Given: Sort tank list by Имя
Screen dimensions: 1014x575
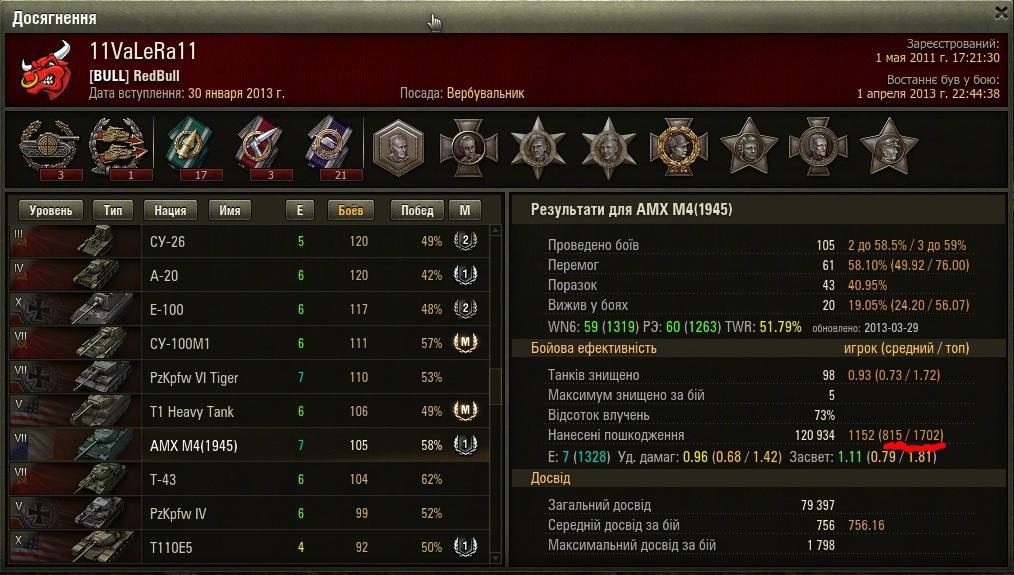Looking at the screenshot, I should (230, 211).
